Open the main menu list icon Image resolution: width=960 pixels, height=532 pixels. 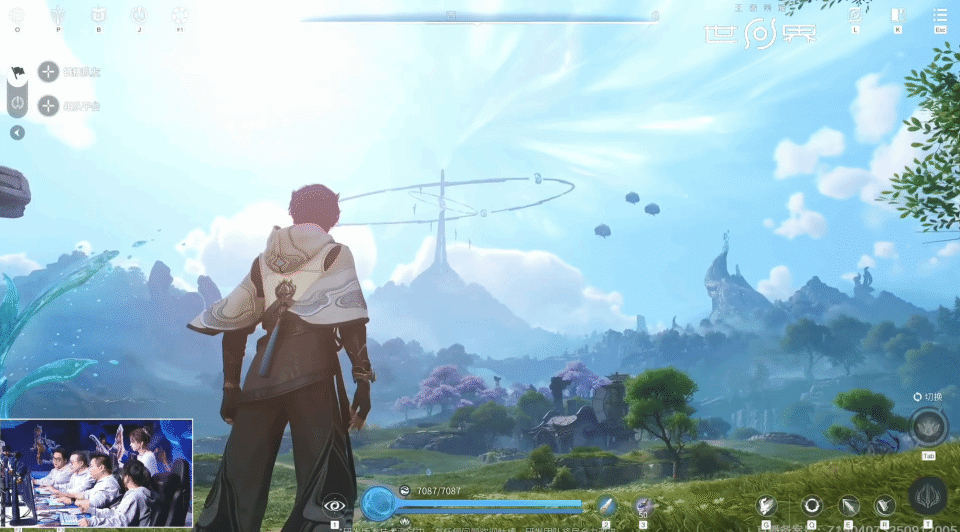point(939,15)
